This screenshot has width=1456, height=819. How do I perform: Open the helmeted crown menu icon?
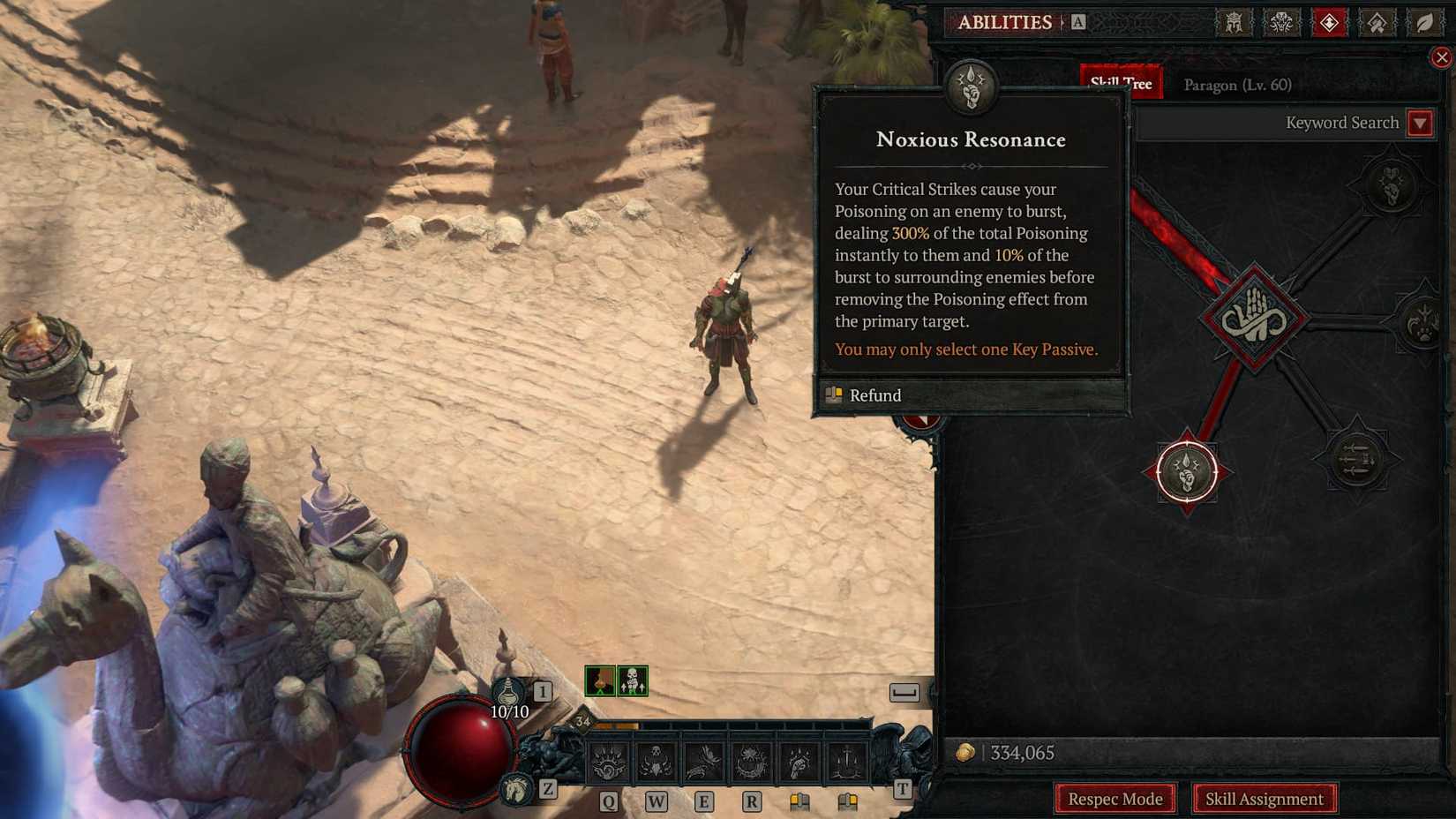[1235, 24]
